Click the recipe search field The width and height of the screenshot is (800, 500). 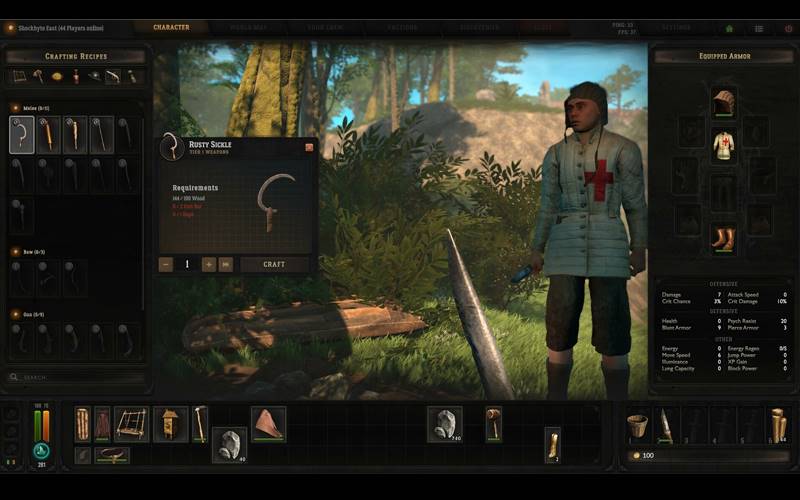[75, 377]
